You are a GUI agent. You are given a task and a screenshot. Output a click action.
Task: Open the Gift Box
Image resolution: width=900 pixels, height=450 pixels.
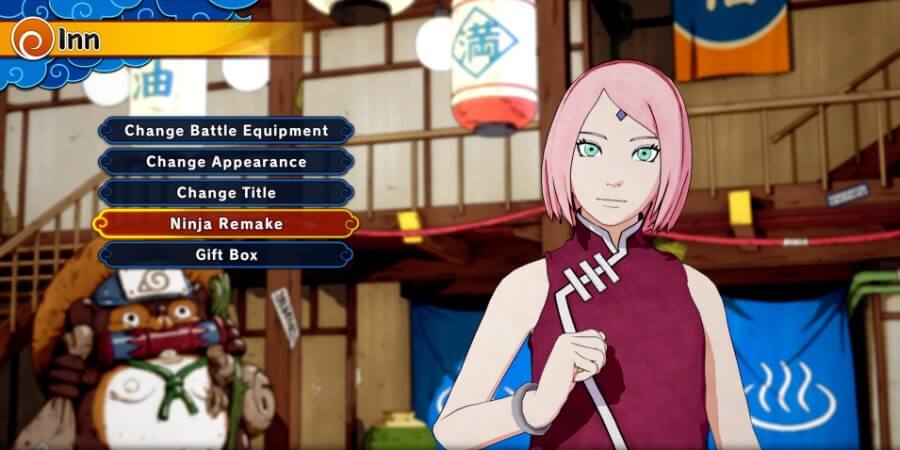(x=226, y=255)
